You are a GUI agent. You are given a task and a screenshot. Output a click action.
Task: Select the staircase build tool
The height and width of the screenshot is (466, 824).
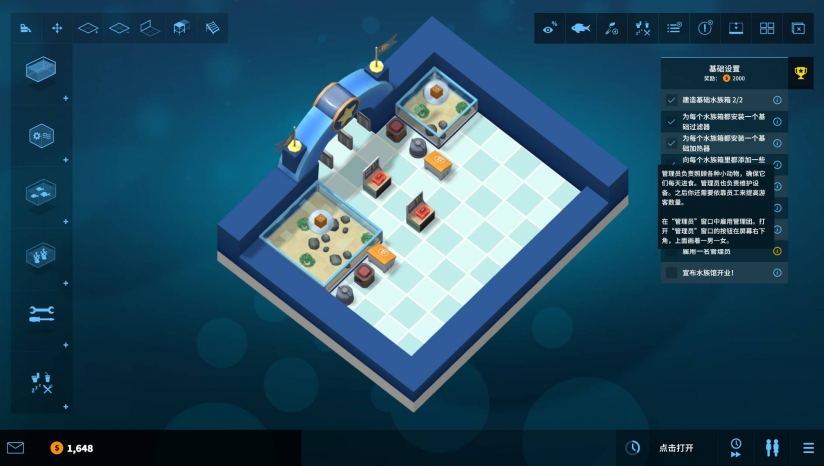pyautogui.click(x=212, y=28)
